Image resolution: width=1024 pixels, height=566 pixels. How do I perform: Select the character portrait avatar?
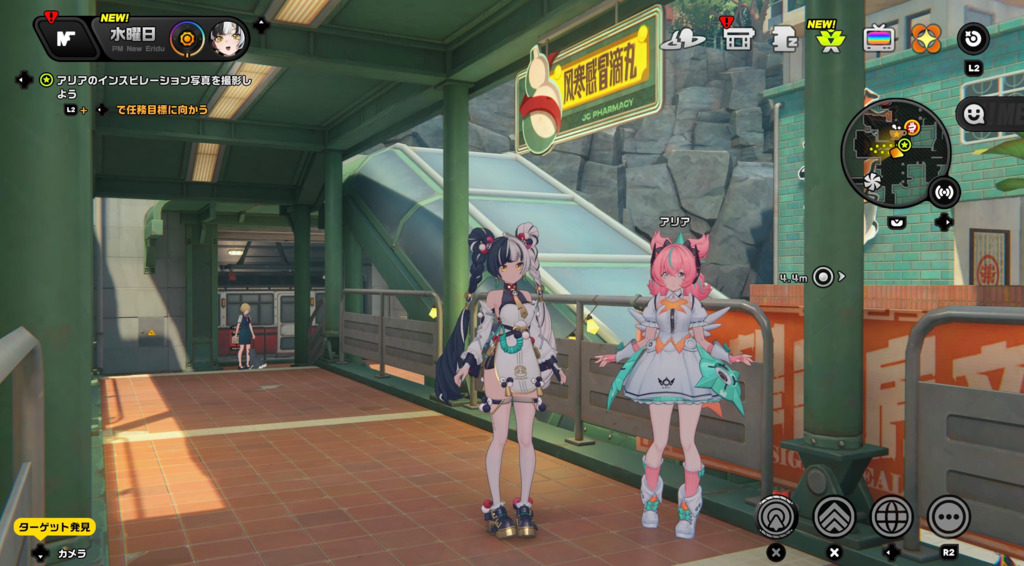228,39
